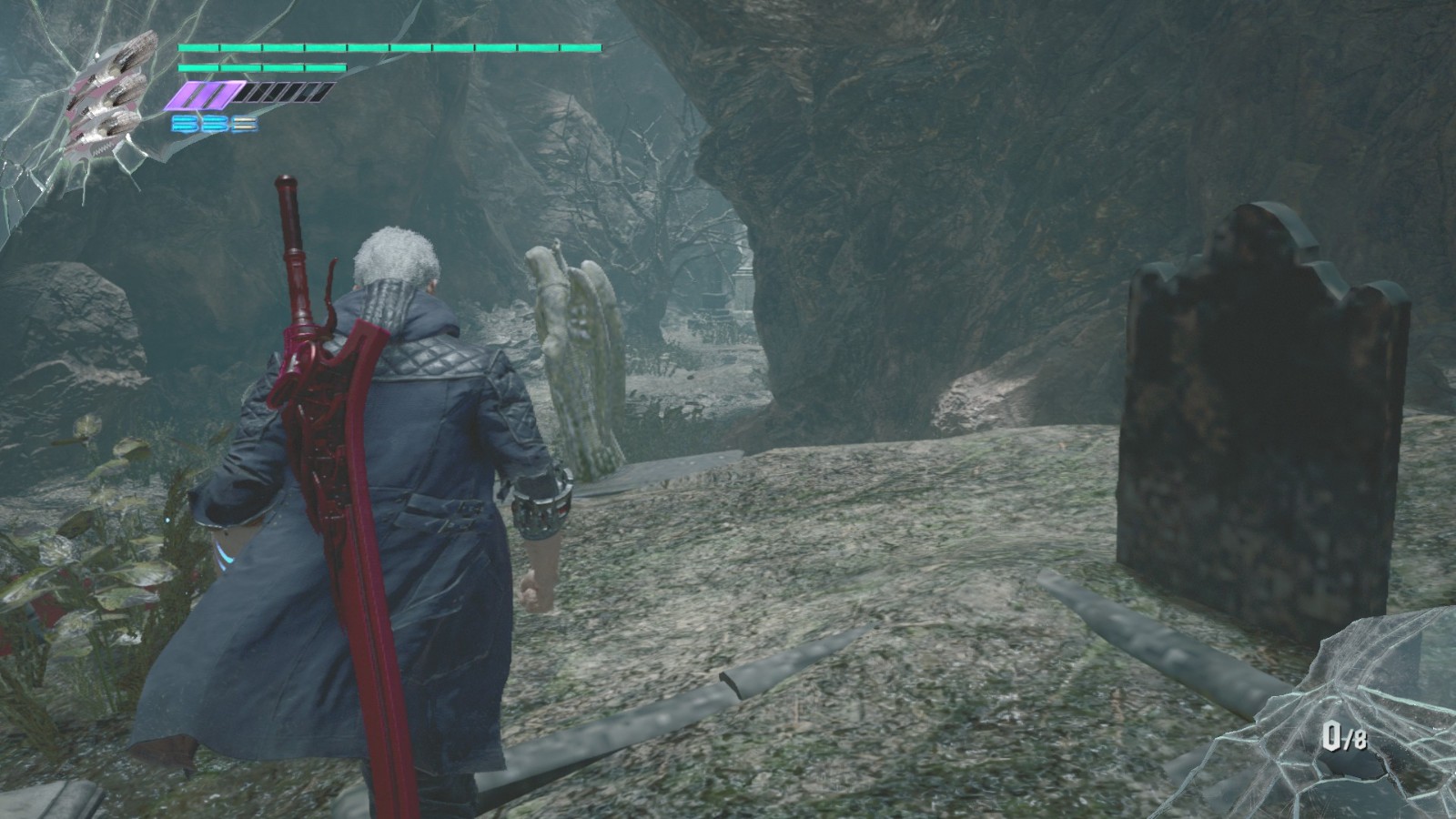
Task: Click the leftmost green health segment
Action: click(x=198, y=45)
